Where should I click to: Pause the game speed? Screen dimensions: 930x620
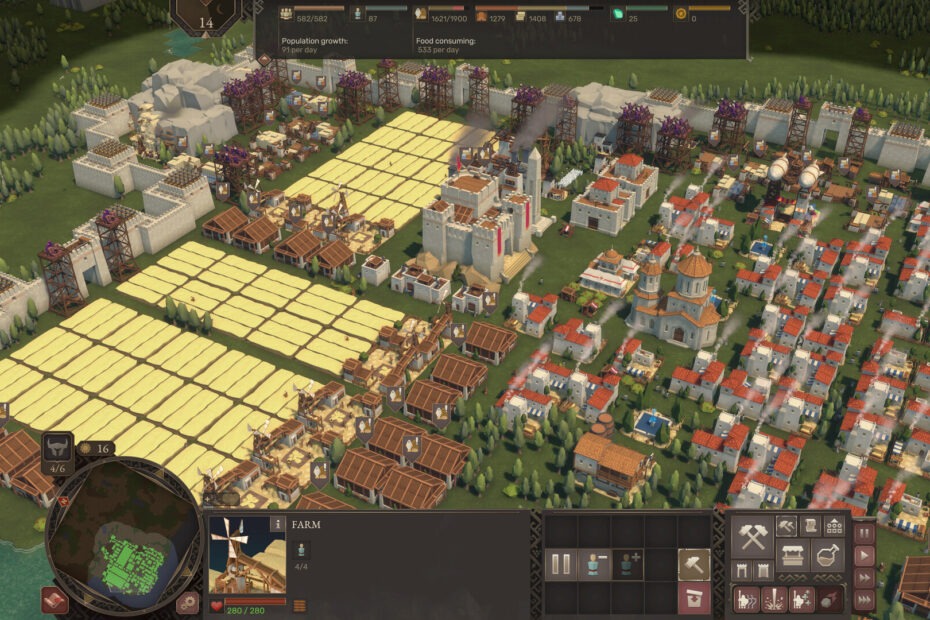pos(864,533)
